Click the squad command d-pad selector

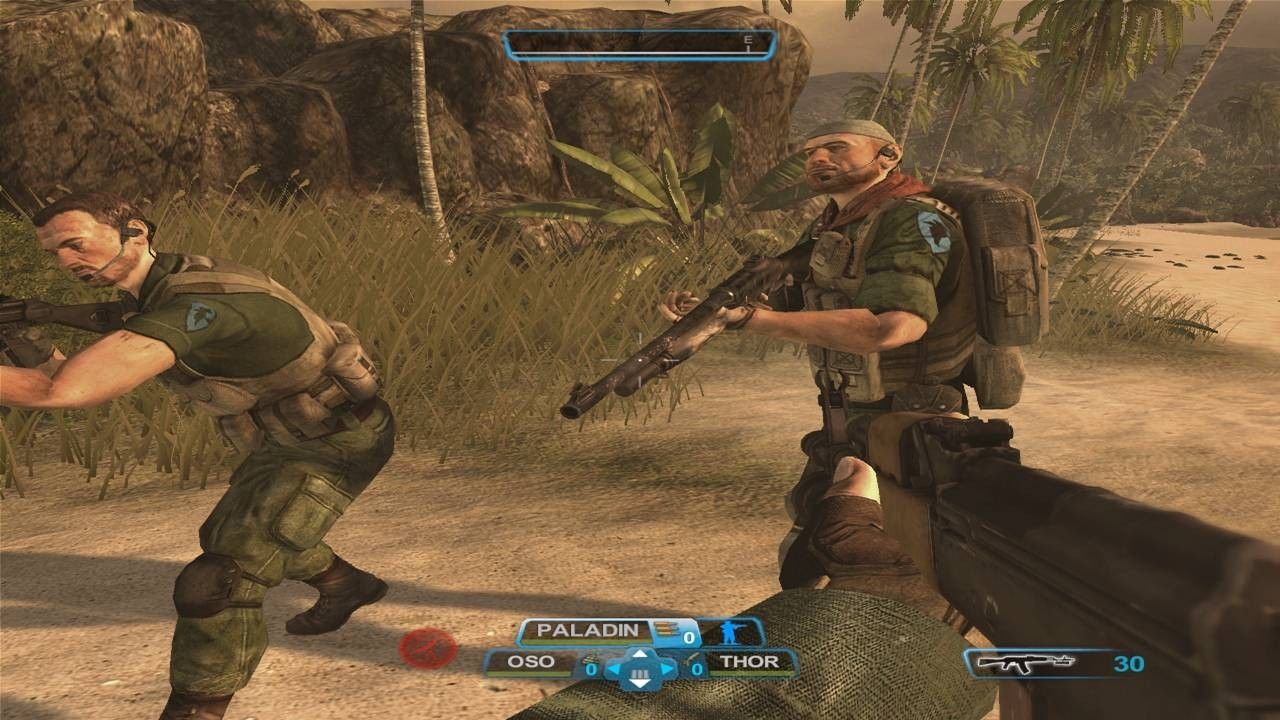coord(640,668)
